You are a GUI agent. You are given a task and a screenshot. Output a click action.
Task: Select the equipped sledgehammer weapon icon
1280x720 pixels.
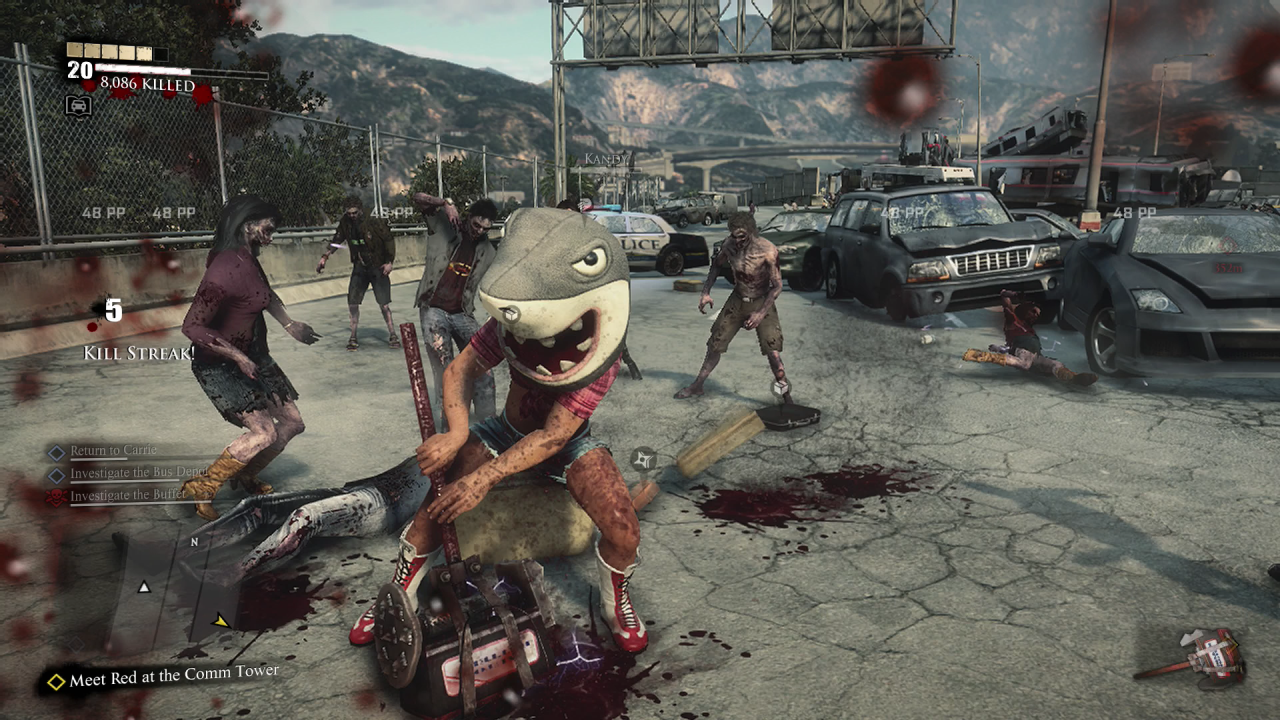pos(1194,657)
